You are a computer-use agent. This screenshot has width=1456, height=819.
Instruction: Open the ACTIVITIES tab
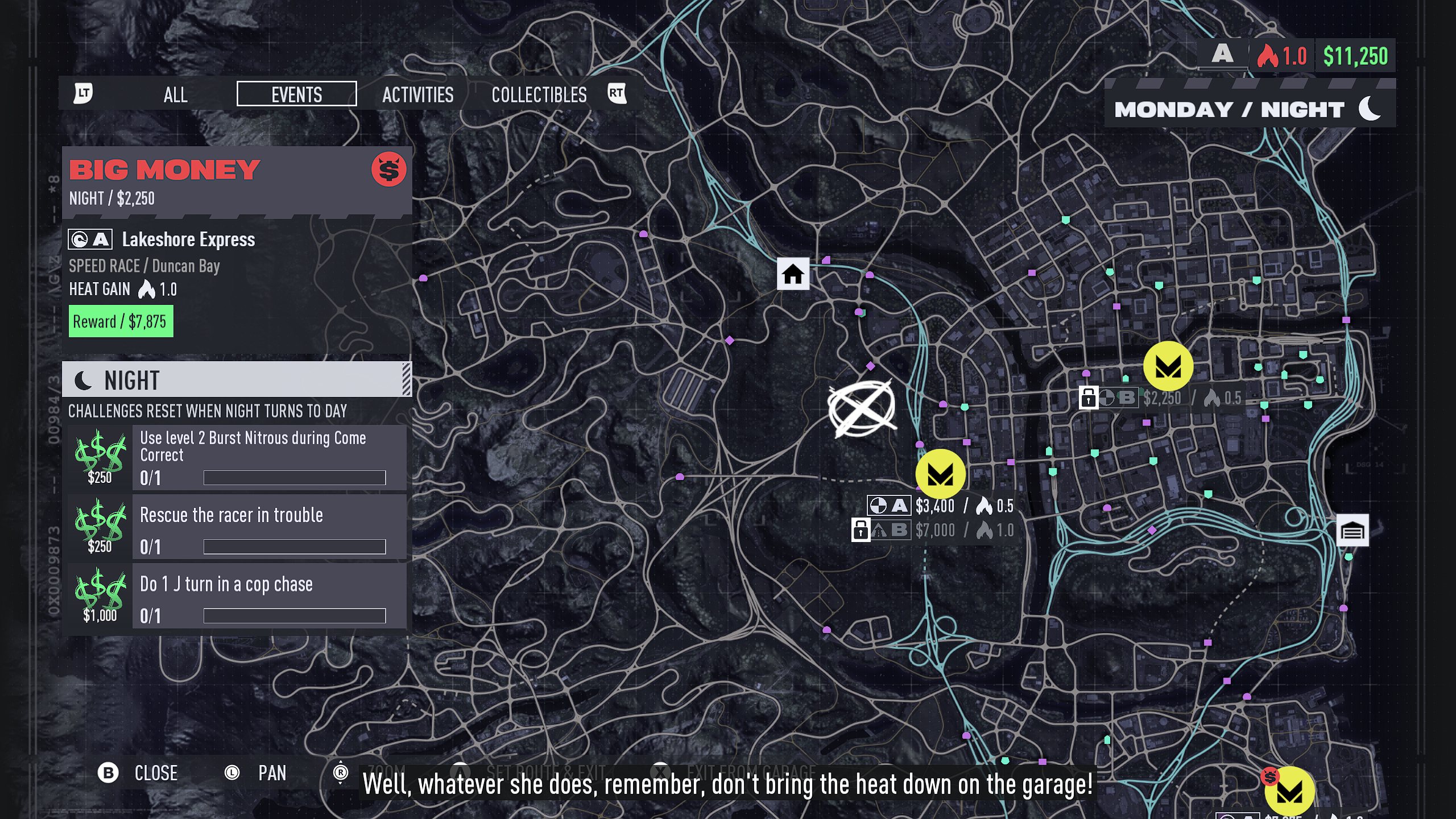click(x=417, y=94)
